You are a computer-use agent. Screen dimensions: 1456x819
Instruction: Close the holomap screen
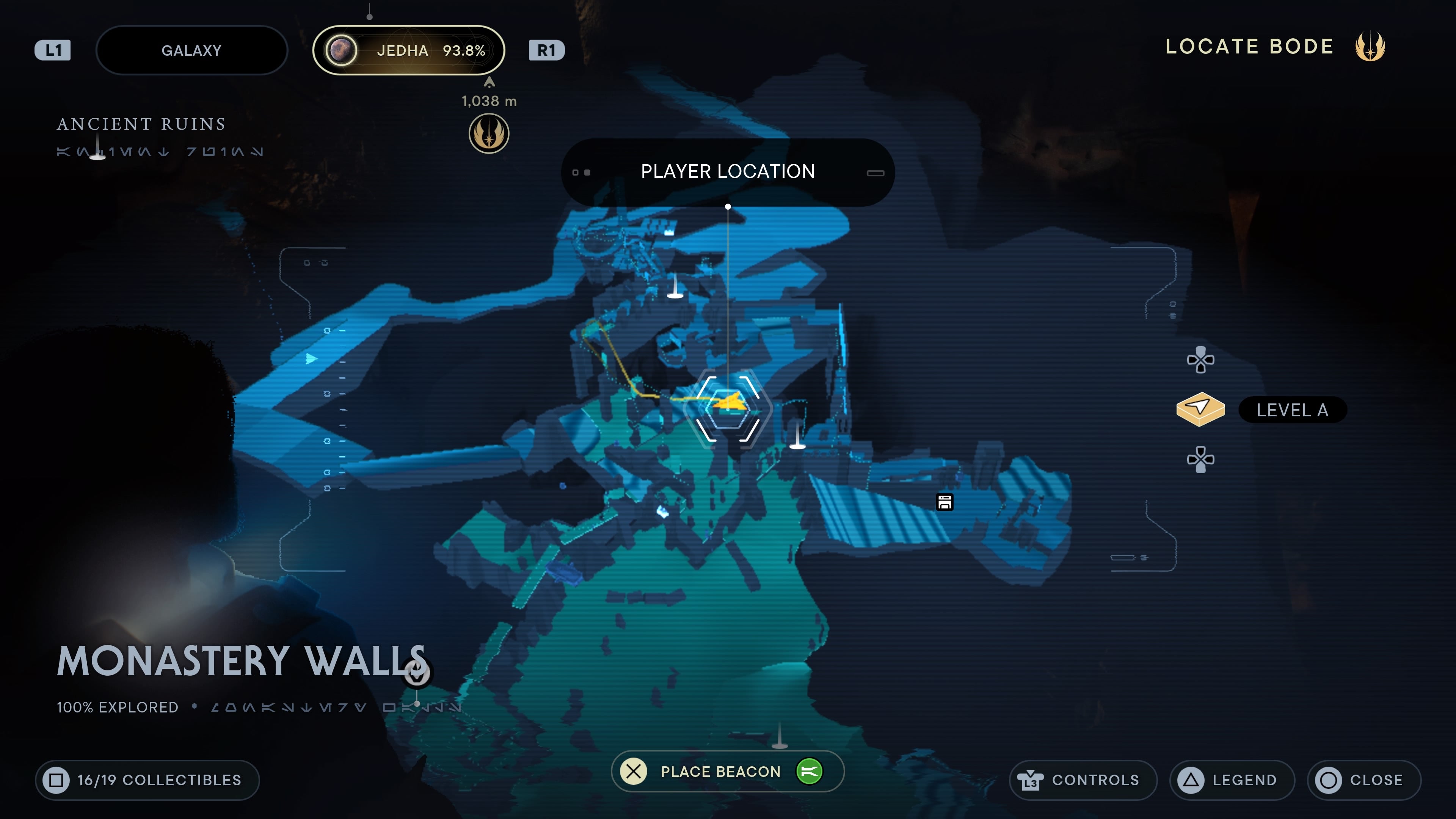point(1363,780)
